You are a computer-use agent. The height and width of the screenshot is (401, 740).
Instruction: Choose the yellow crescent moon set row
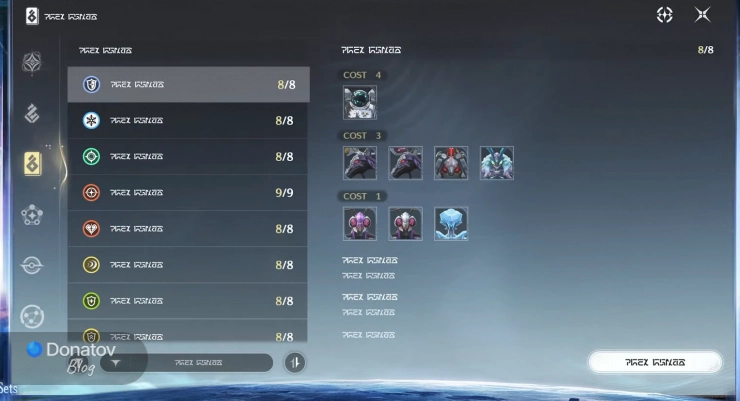point(188,265)
